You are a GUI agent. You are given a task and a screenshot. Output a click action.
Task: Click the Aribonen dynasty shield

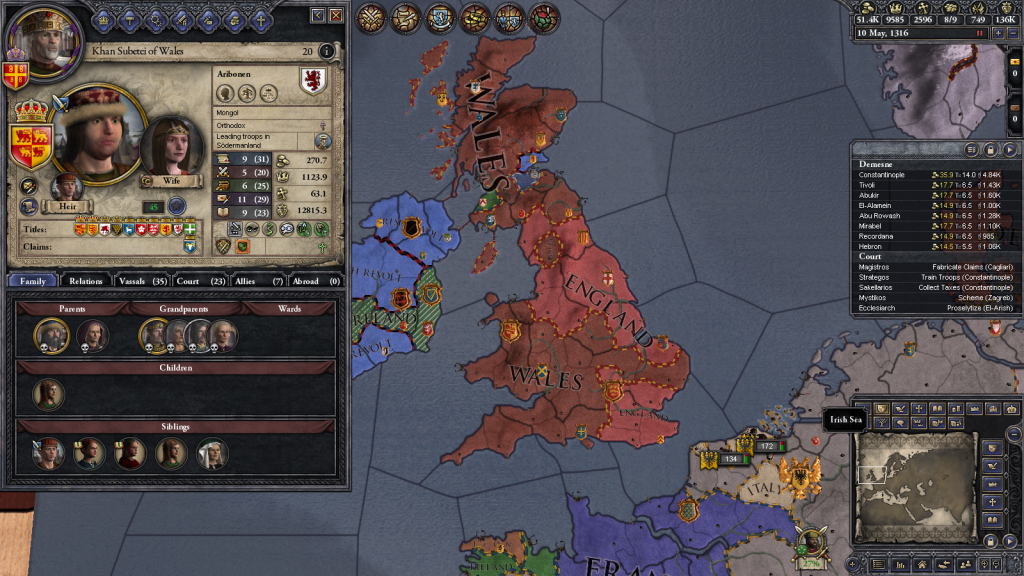pos(313,81)
